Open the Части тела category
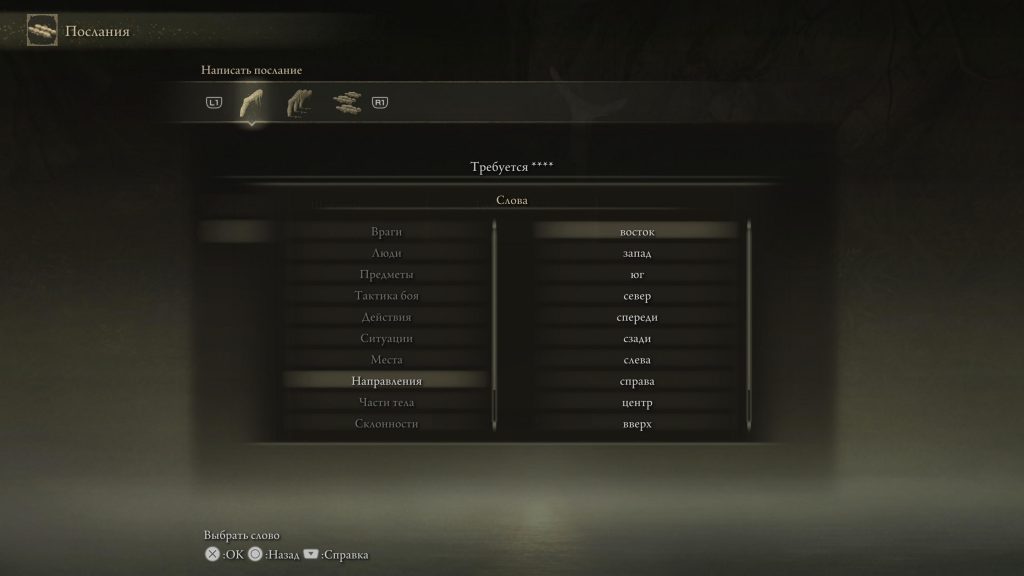Image resolution: width=1024 pixels, height=576 pixels. tap(386, 403)
